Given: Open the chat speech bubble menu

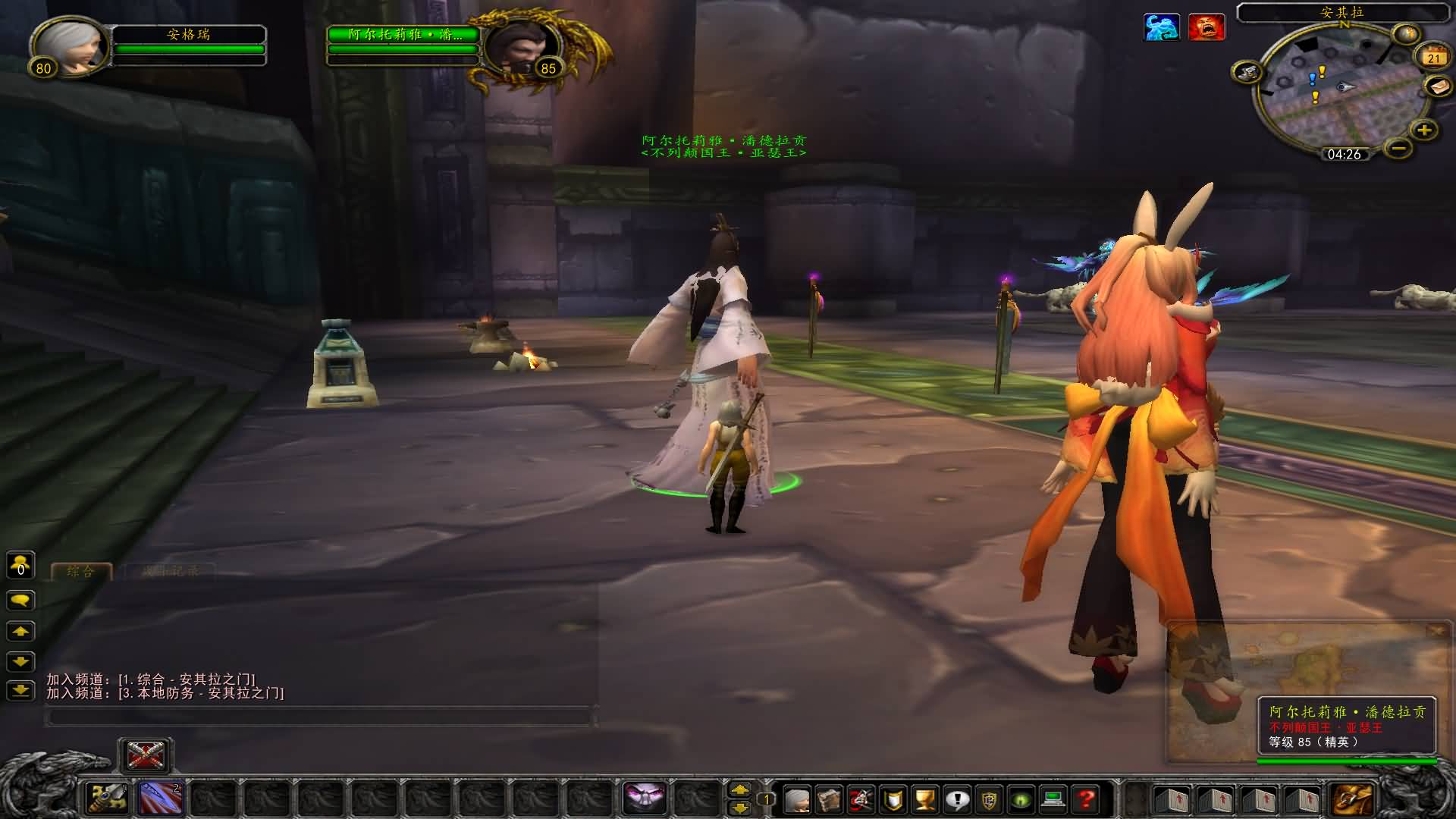Looking at the screenshot, I should tap(20, 601).
